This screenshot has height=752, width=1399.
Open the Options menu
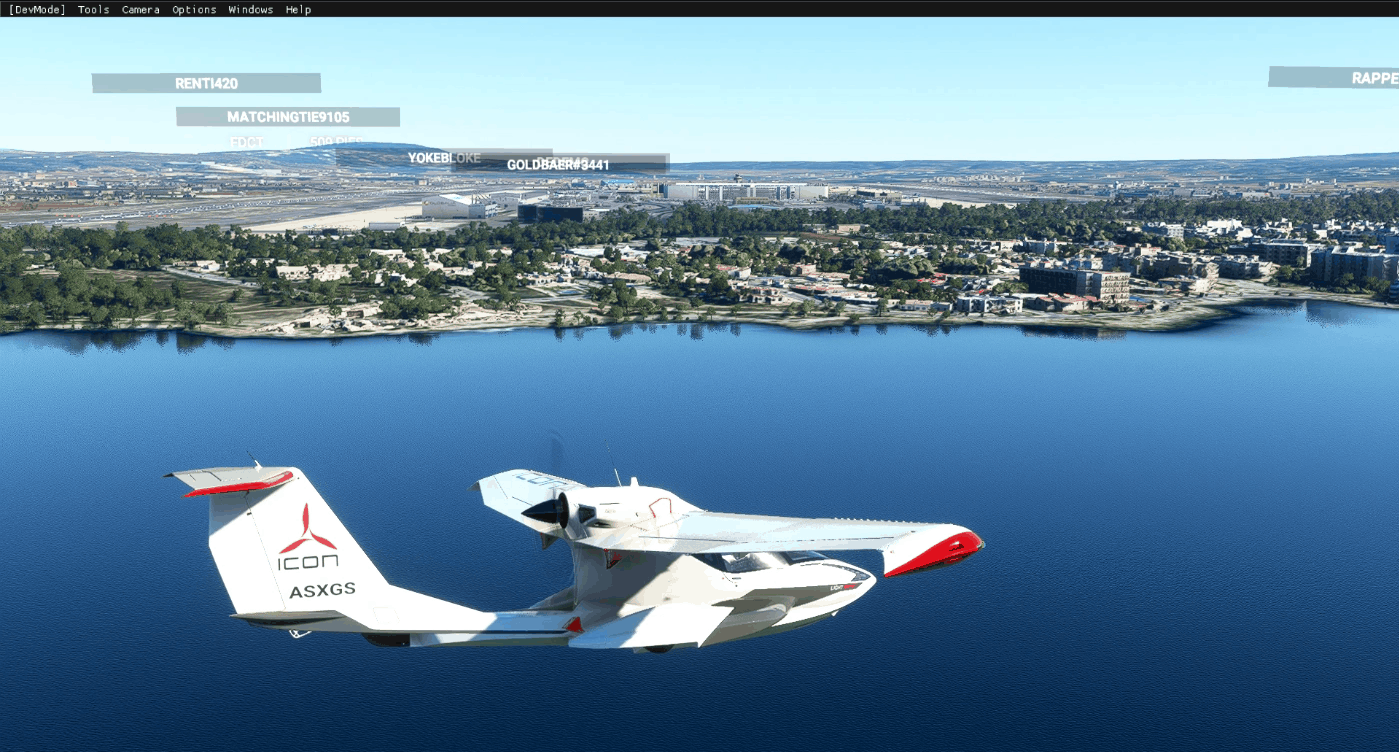(194, 9)
